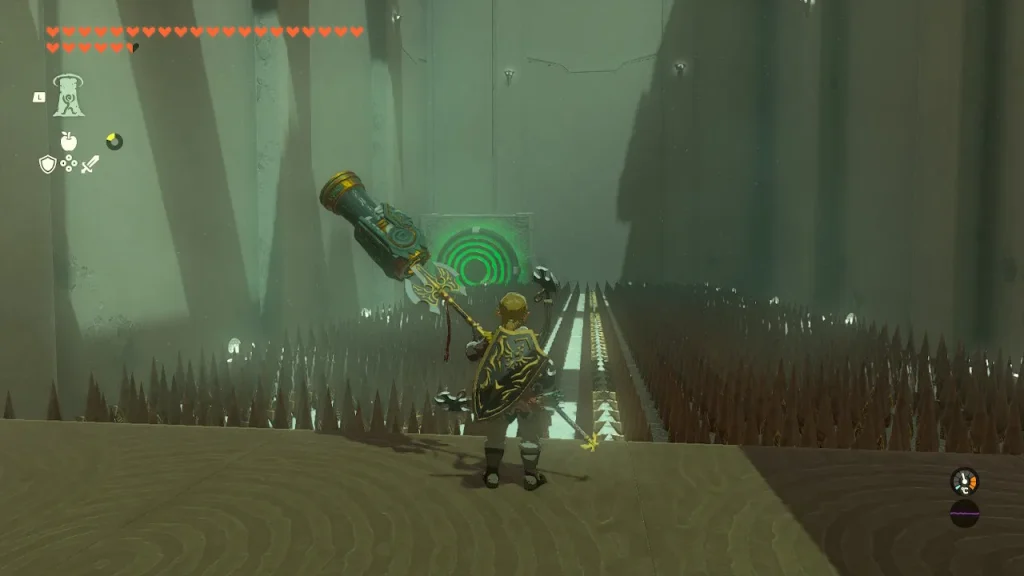Open the shield quick-select icon
Viewport: 1024px width, 576px height.
[x=47, y=164]
